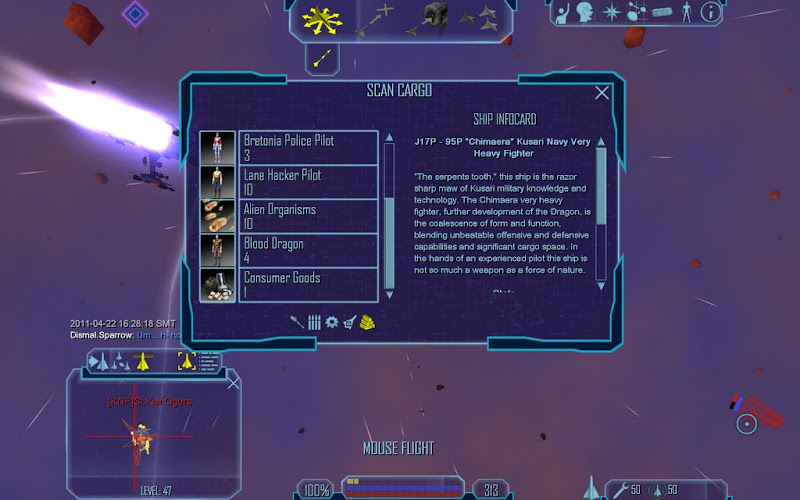Screen dimensions: 800x500
Task: Select the join formation maneuver icon
Action: tap(479, 17)
